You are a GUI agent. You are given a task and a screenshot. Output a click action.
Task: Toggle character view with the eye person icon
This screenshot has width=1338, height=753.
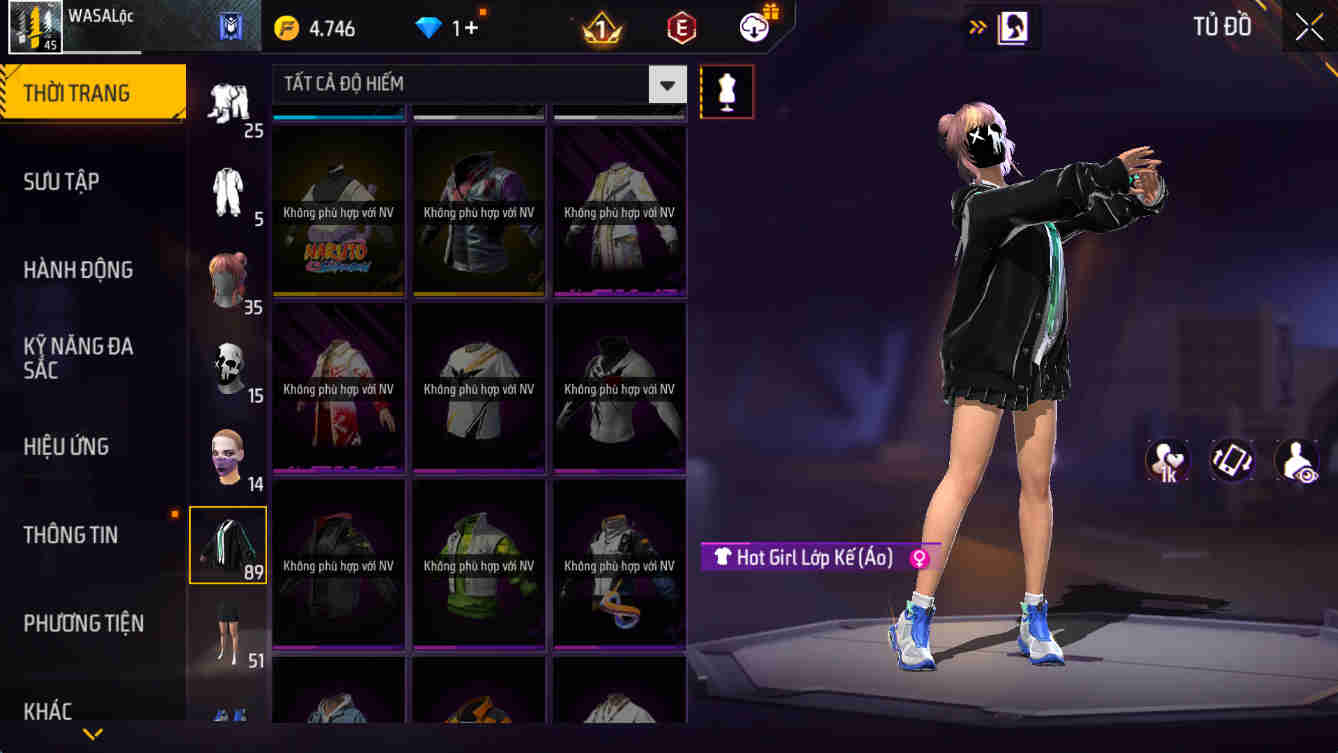point(1297,460)
